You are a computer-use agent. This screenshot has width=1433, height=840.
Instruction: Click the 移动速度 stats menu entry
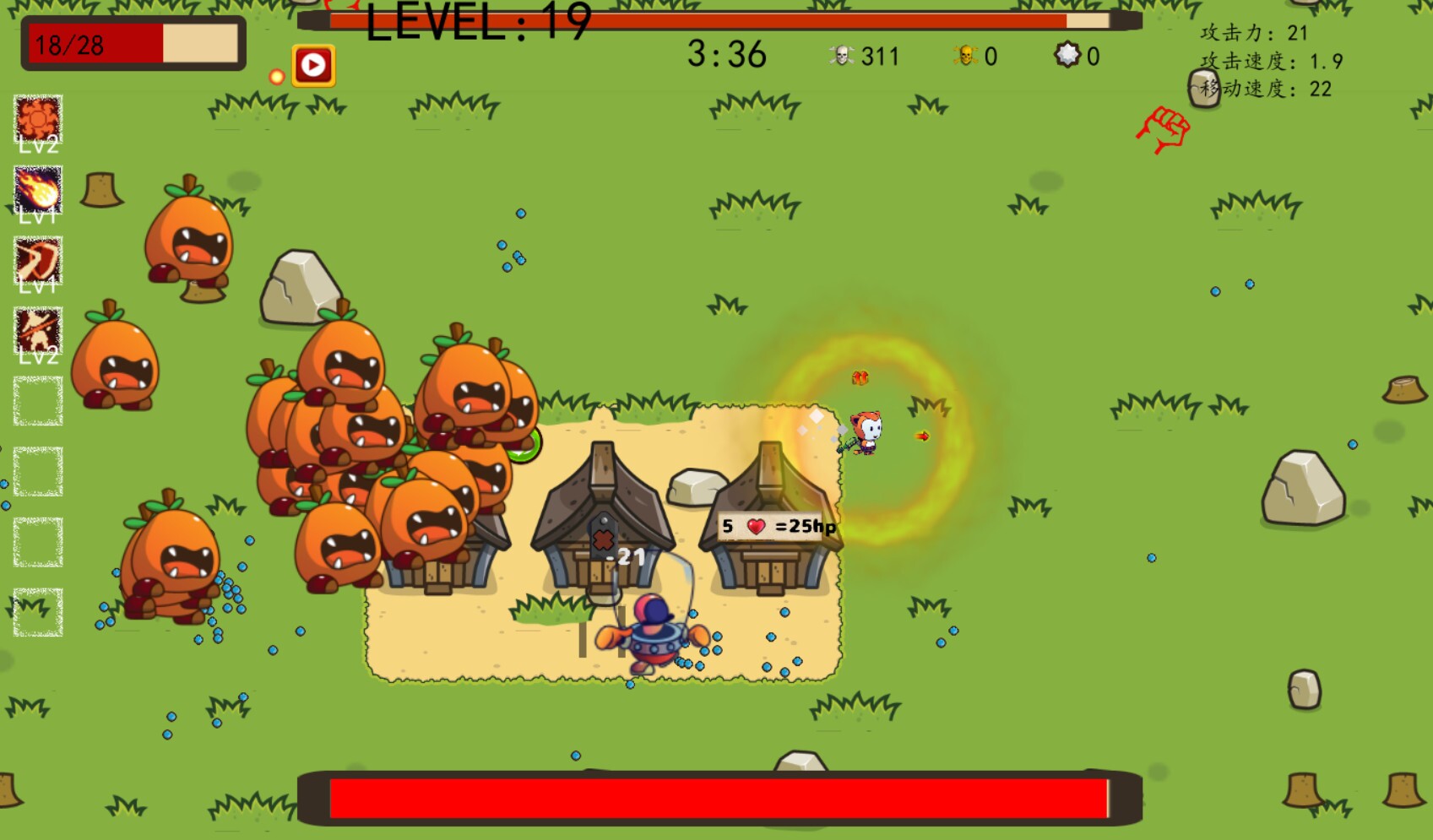[x=1266, y=87]
